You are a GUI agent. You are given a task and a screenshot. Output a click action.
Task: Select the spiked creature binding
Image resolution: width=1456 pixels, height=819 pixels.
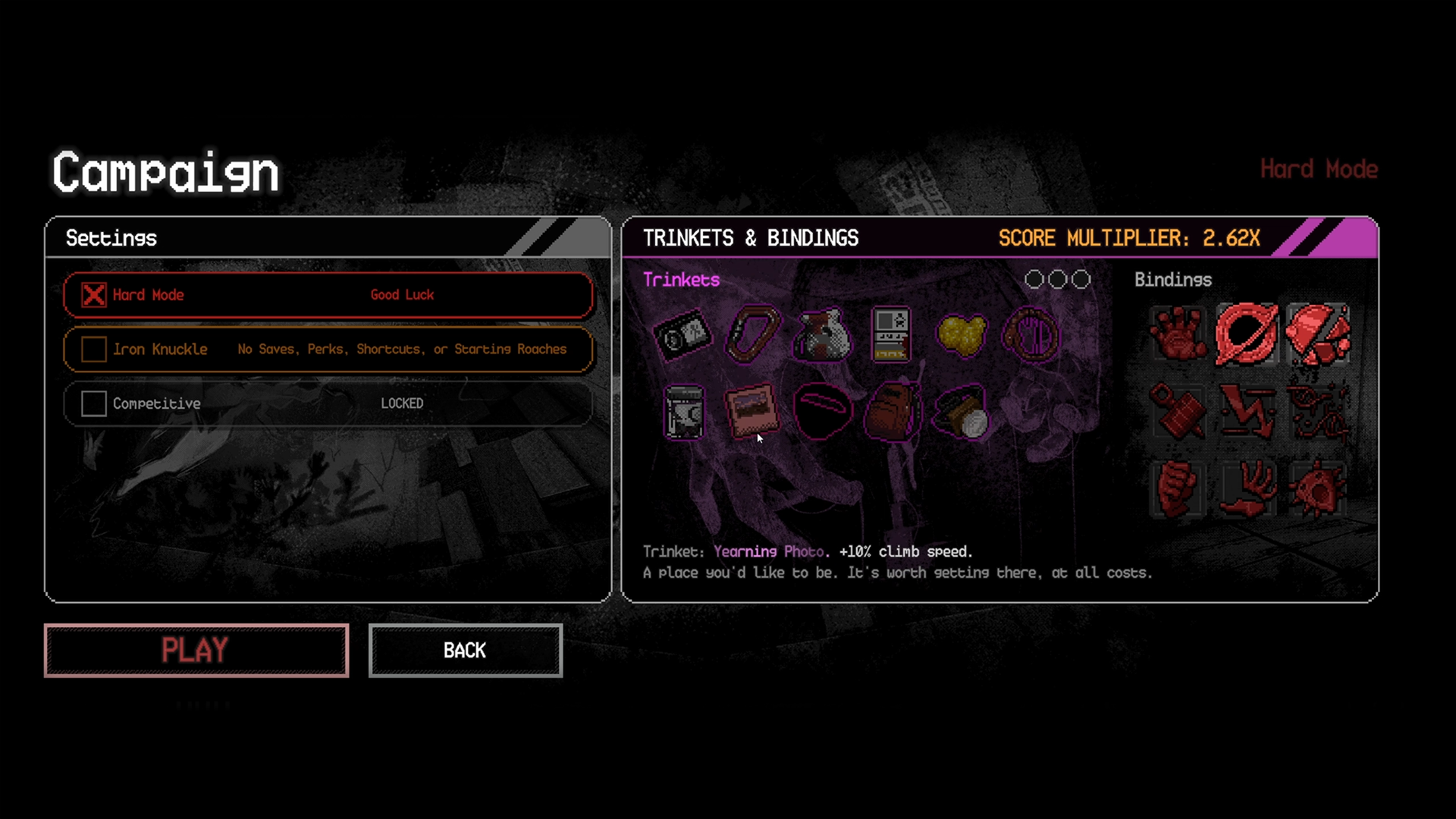1317,489
